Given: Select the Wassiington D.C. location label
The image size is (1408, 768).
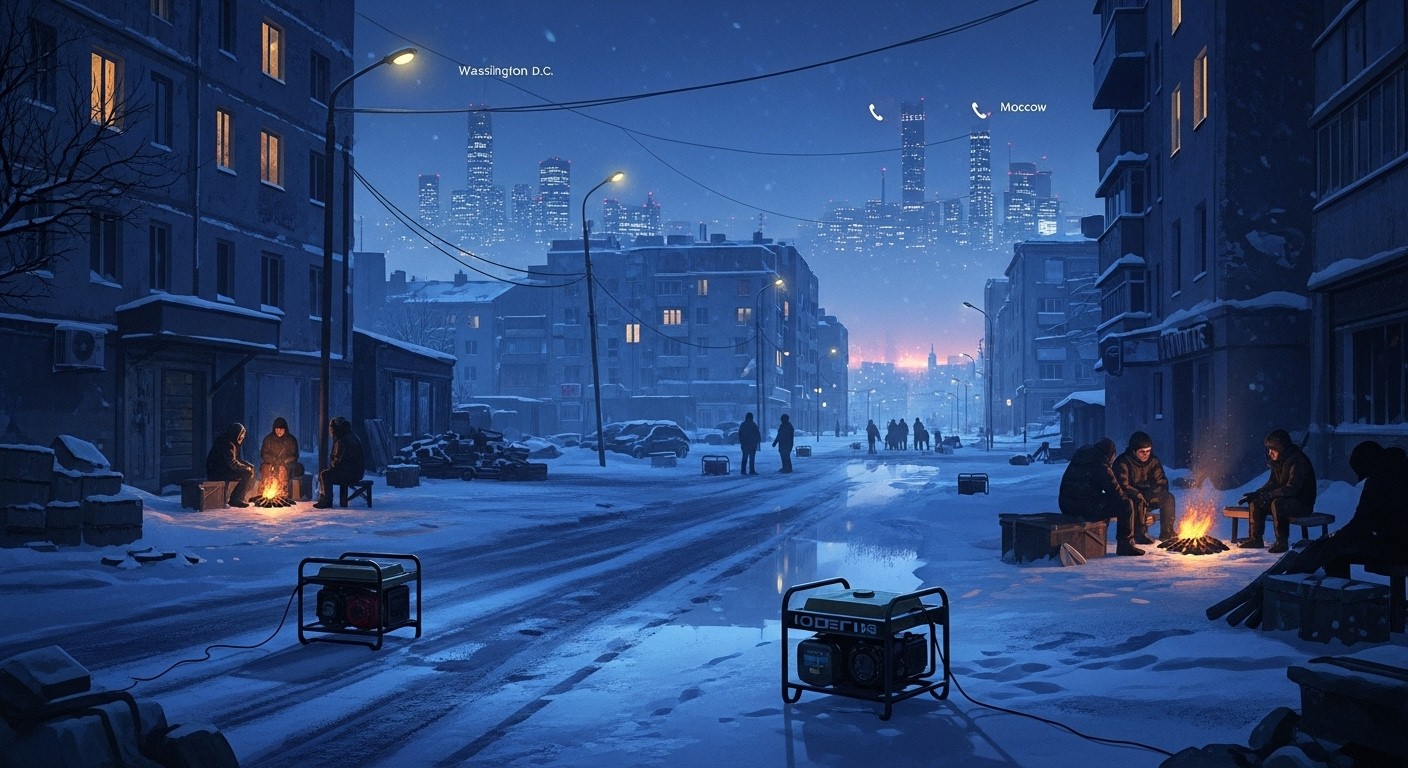Looking at the screenshot, I should (x=505, y=71).
